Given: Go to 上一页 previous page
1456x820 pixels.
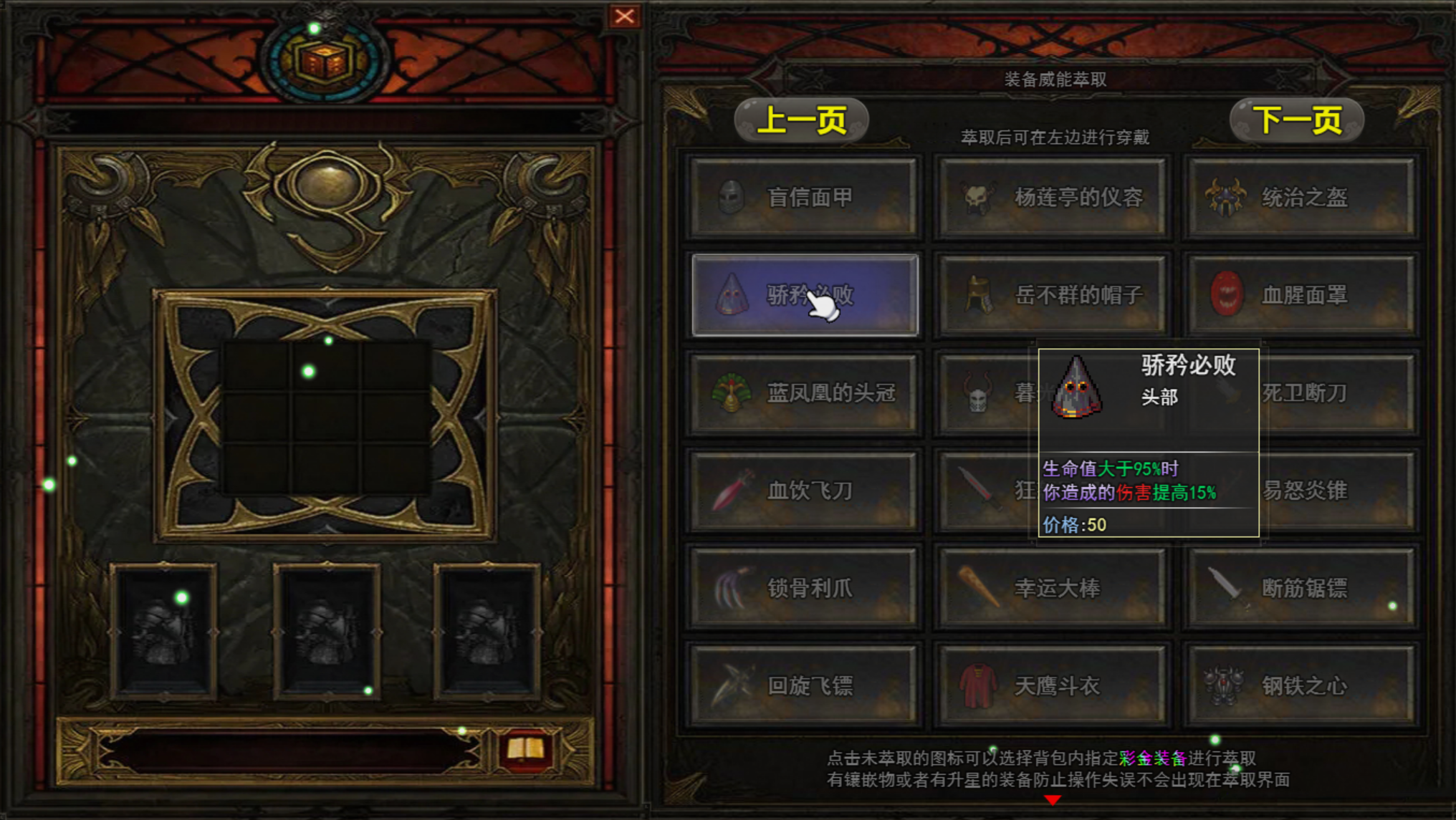Looking at the screenshot, I should pos(800,118).
